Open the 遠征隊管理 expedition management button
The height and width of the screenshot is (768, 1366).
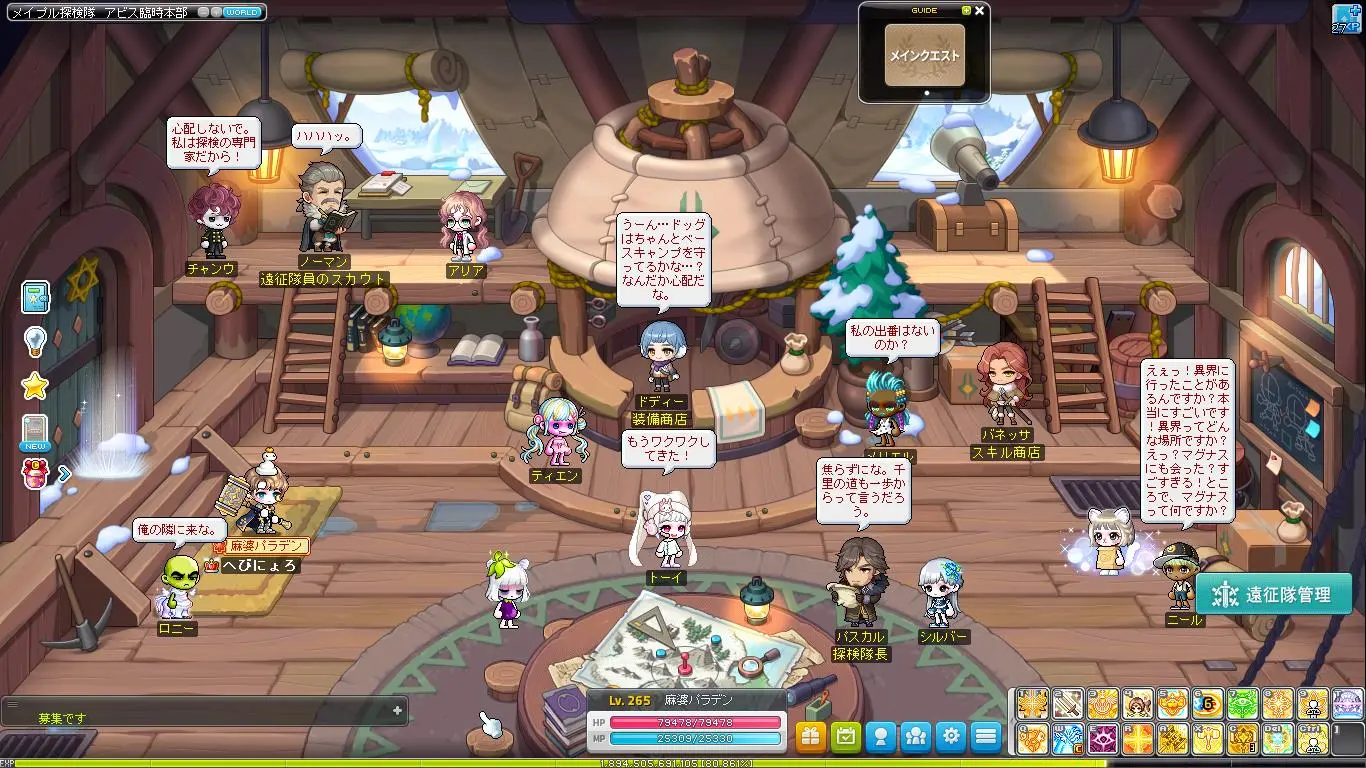(1276, 595)
